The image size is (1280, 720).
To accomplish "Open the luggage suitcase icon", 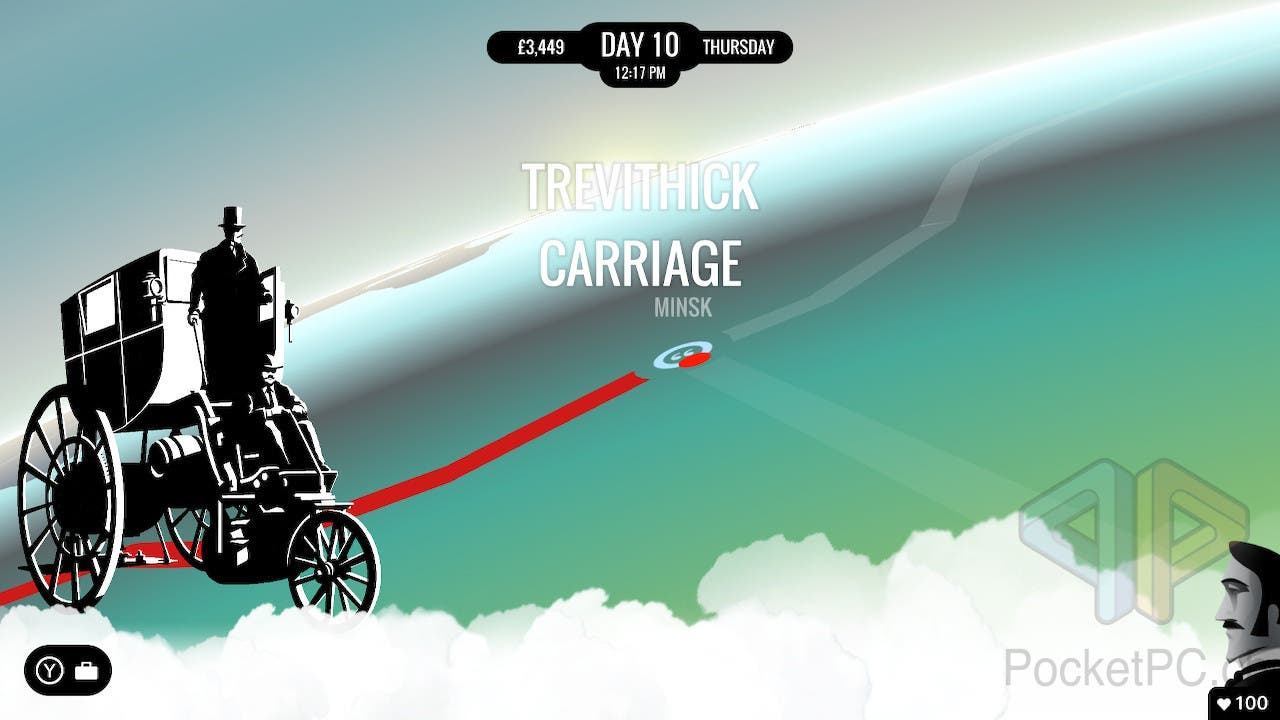I will point(87,670).
